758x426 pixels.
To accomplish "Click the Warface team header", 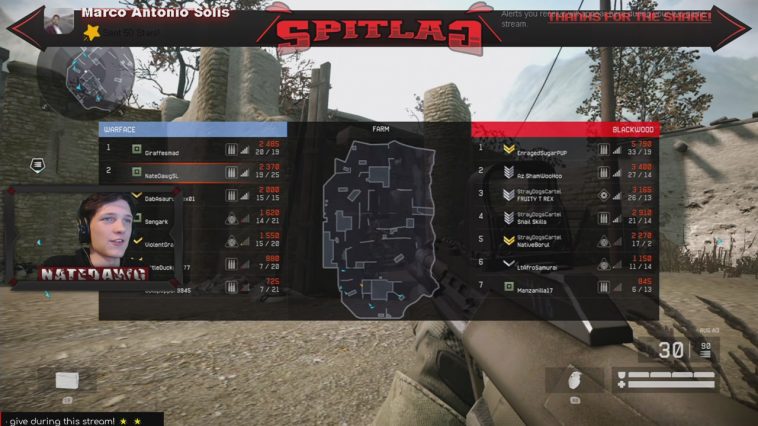I will pyautogui.click(x=193, y=129).
